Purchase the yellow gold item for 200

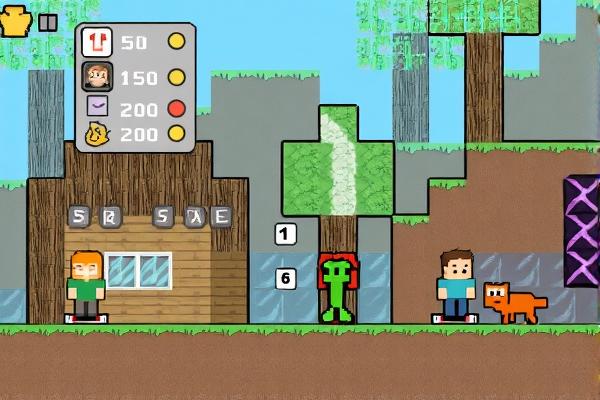(x=97, y=133)
